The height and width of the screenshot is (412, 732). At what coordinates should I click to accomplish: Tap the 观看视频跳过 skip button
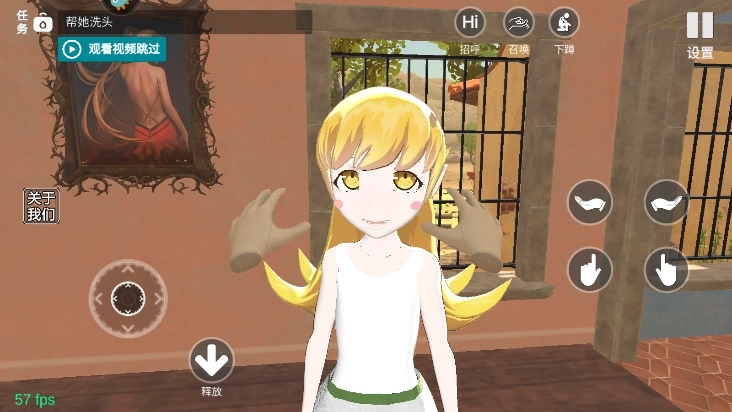[x=111, y=48]
